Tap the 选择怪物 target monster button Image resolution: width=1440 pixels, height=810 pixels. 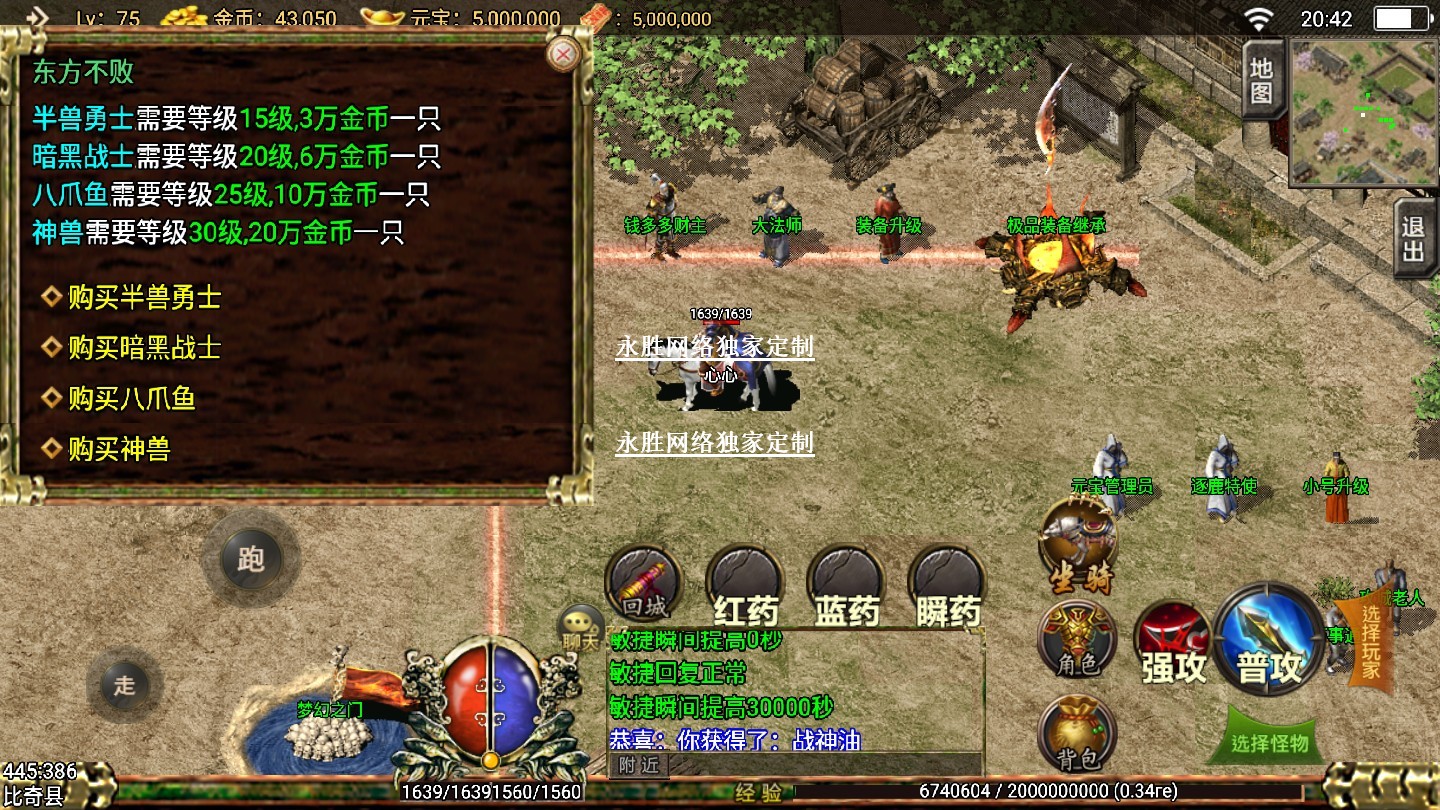pos(1271,741)
